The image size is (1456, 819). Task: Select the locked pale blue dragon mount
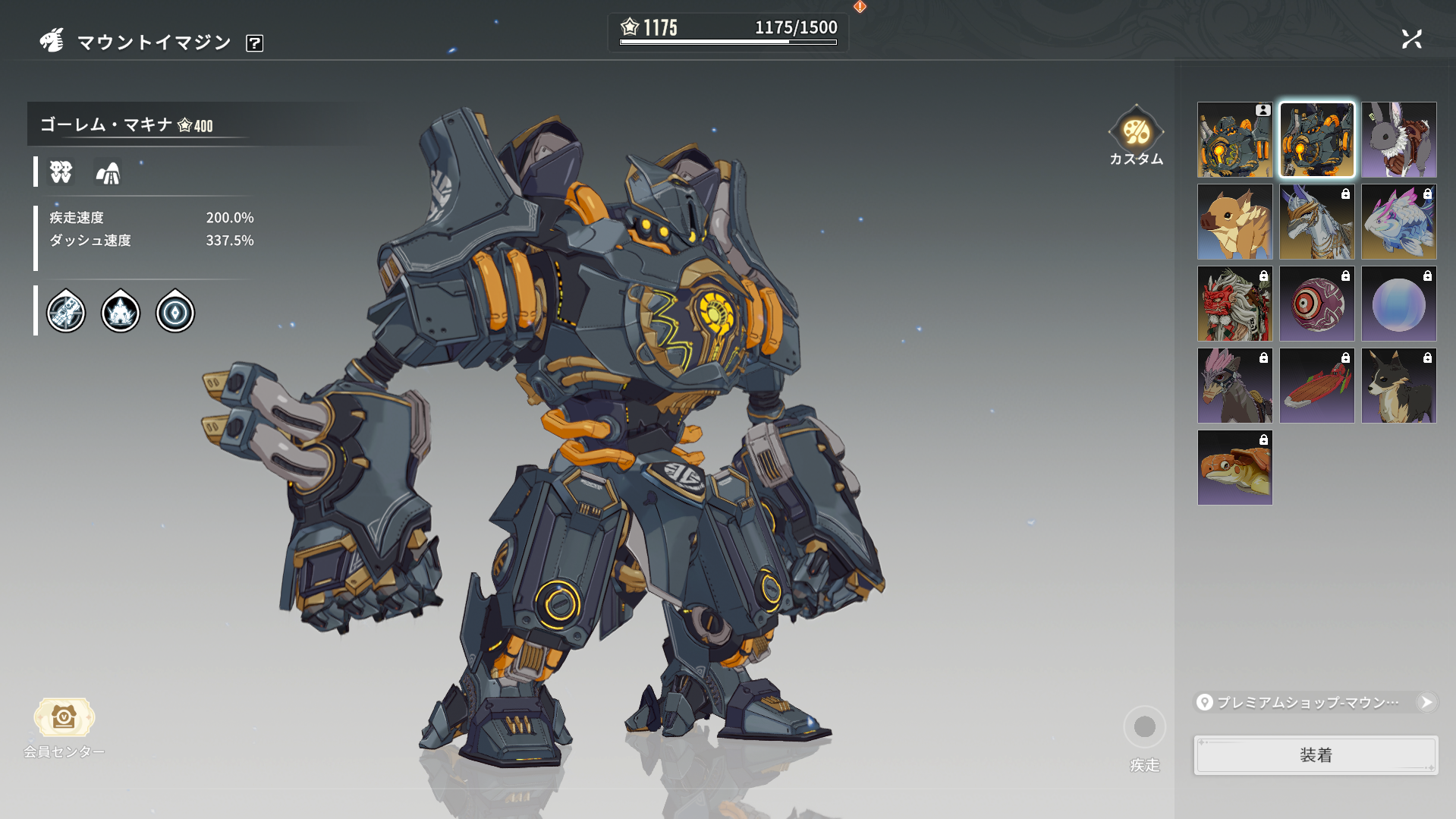tap(1398, 222)
